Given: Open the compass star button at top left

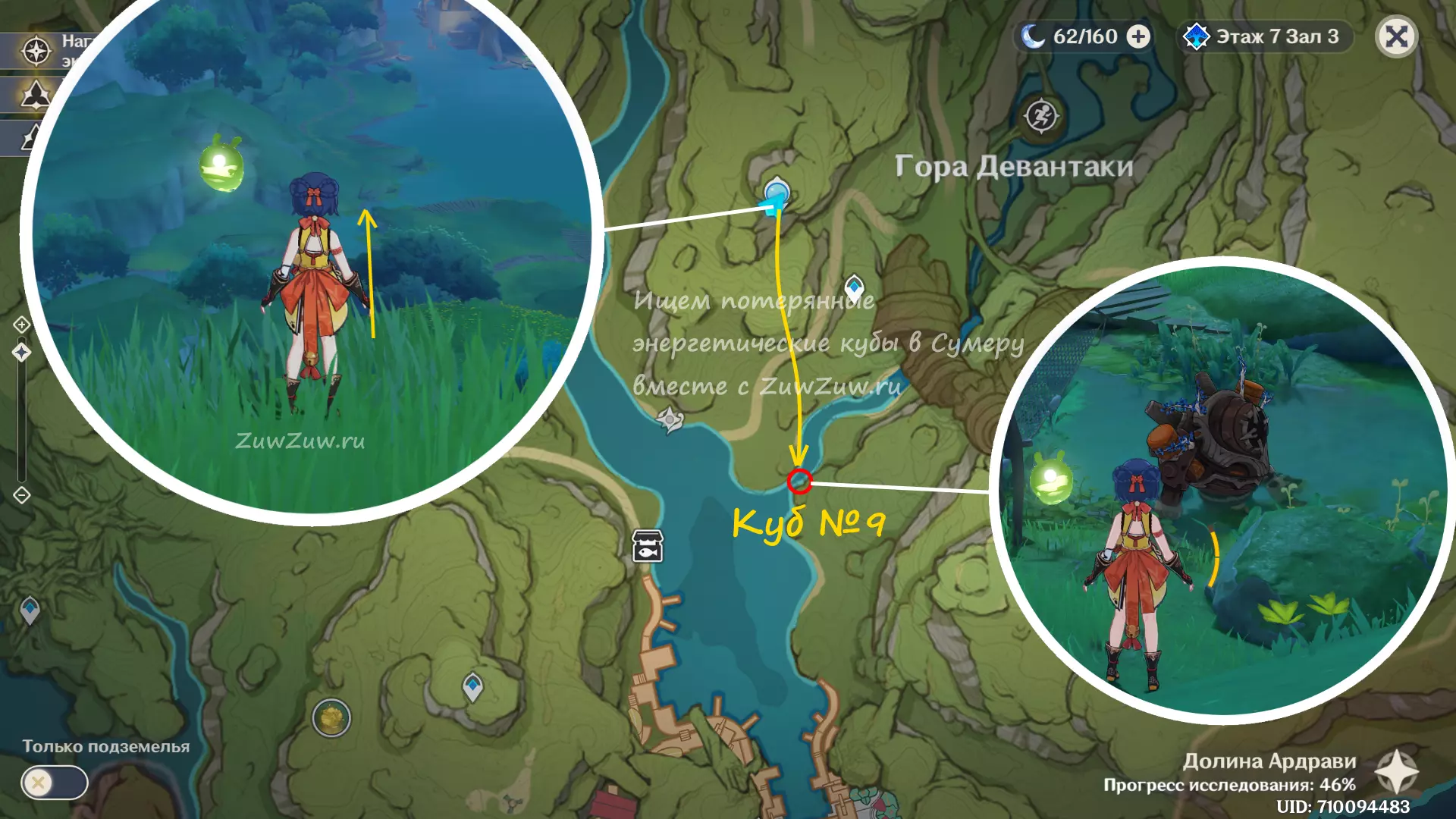Looking at the screenshot, I should point(36,51).
